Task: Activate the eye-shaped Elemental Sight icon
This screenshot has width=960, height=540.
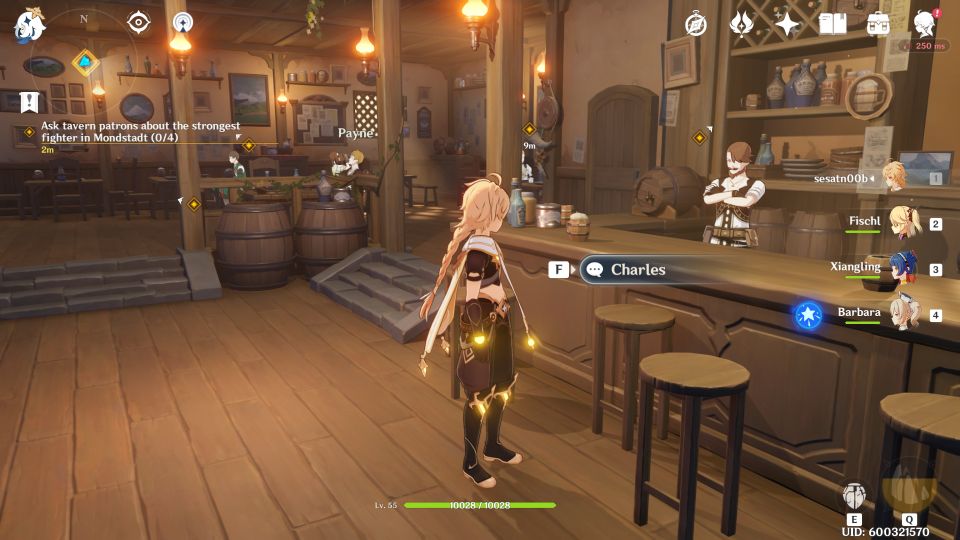Action: tap(138, 22)
